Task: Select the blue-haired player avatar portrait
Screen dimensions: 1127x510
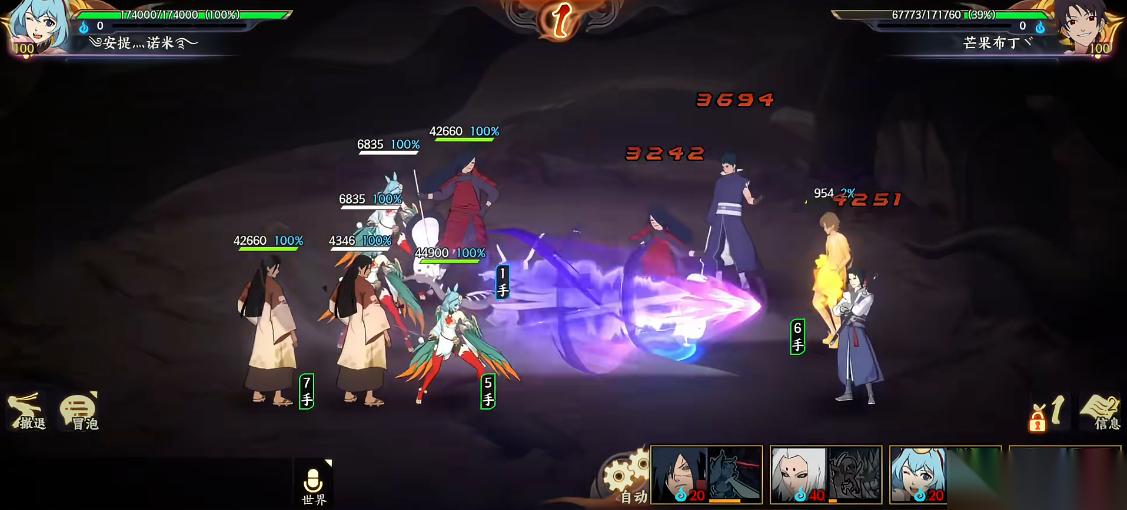Action: pos(36,27)
